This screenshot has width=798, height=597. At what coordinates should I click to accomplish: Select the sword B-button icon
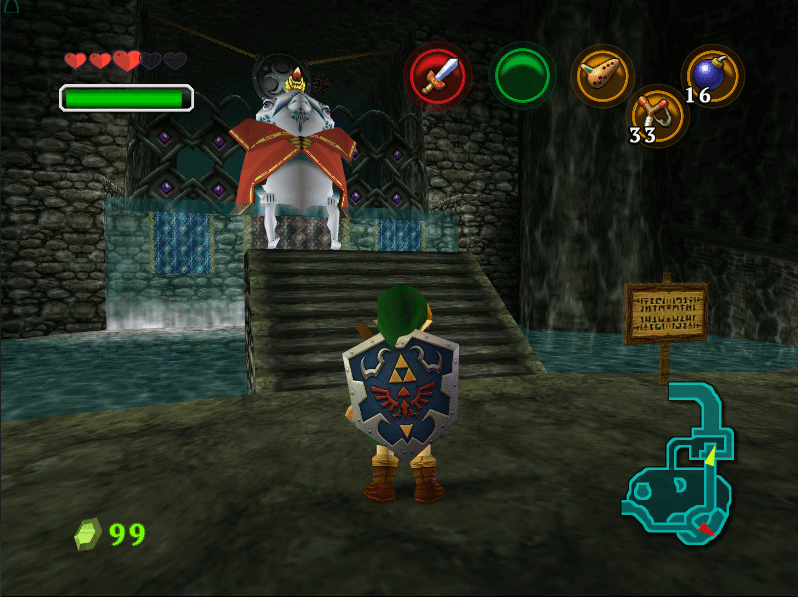click(437, 76)
